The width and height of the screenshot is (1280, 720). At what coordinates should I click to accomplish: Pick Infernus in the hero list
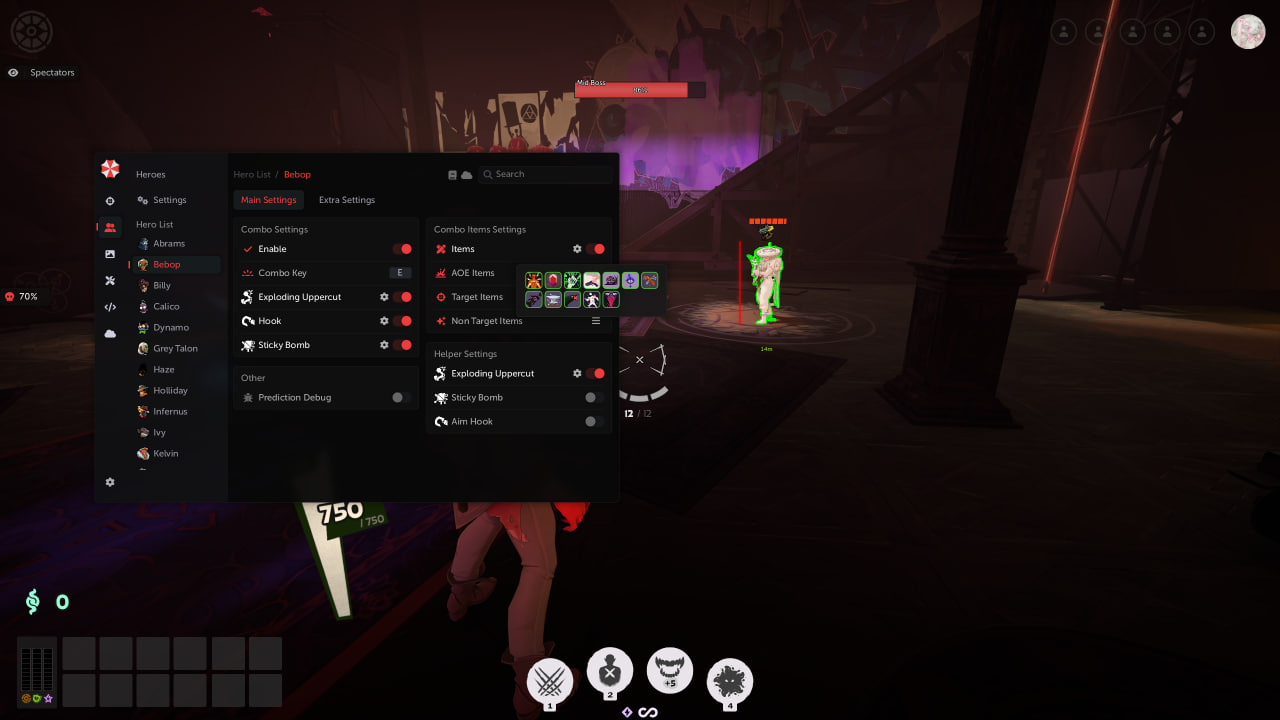tap(169, 411)
